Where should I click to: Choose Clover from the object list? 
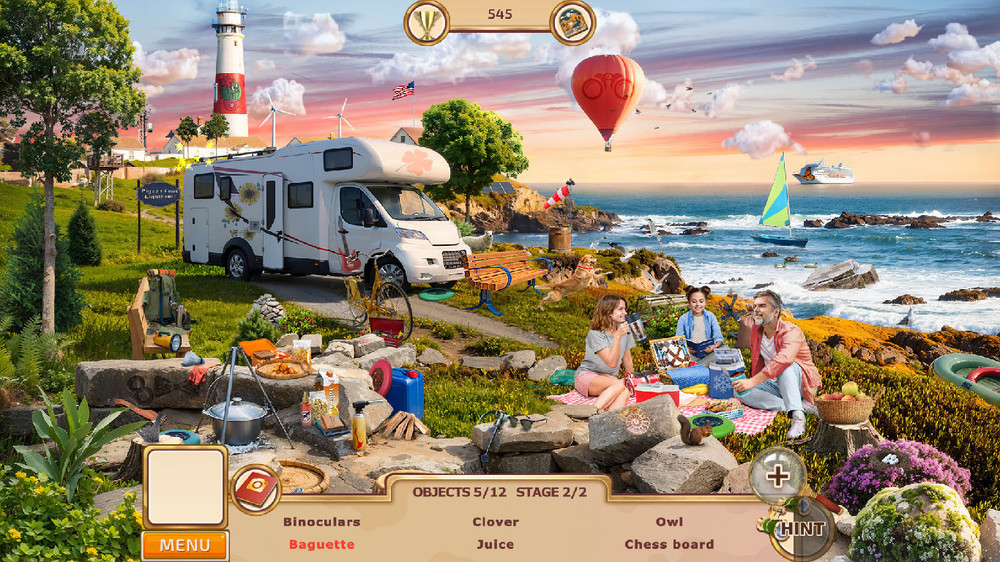click(x=495, y=521)
